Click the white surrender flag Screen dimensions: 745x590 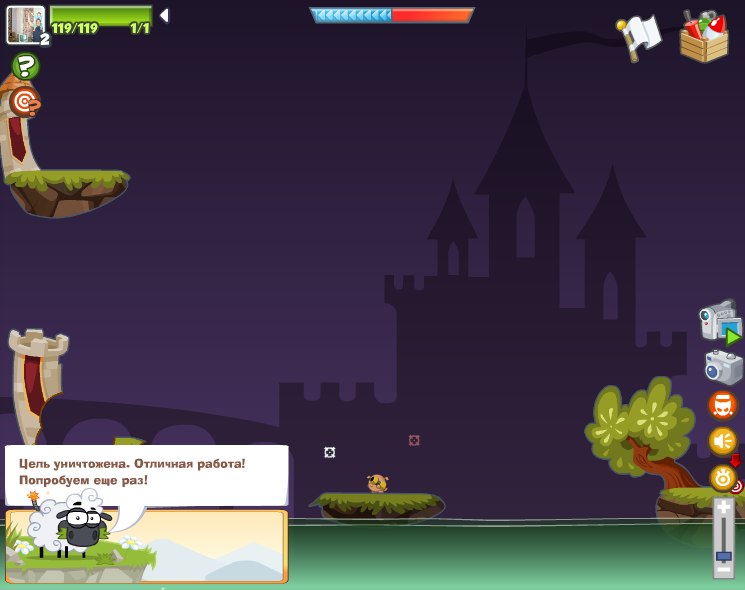tap(640, 37)
